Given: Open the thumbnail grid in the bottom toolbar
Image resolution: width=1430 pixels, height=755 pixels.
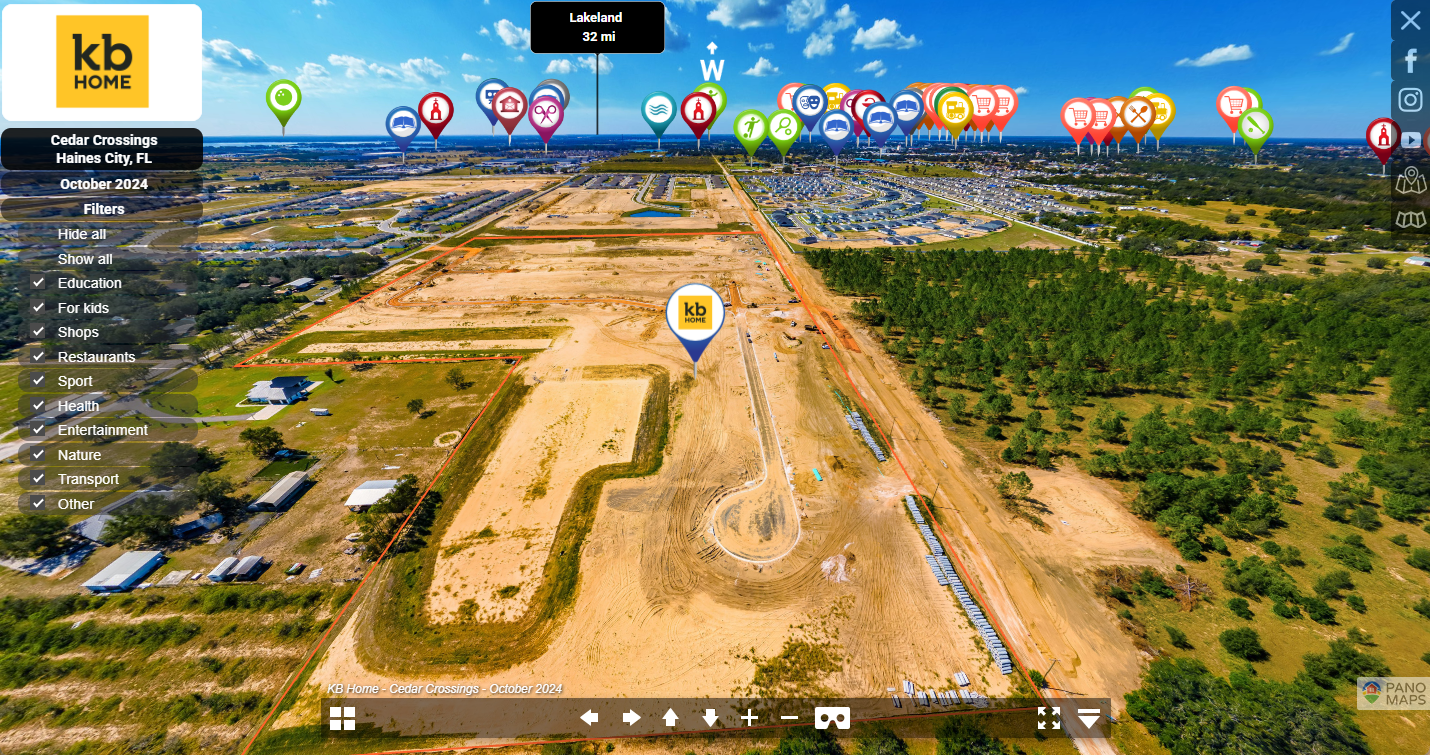Looking at the screenshot, I should click(343, 718).
